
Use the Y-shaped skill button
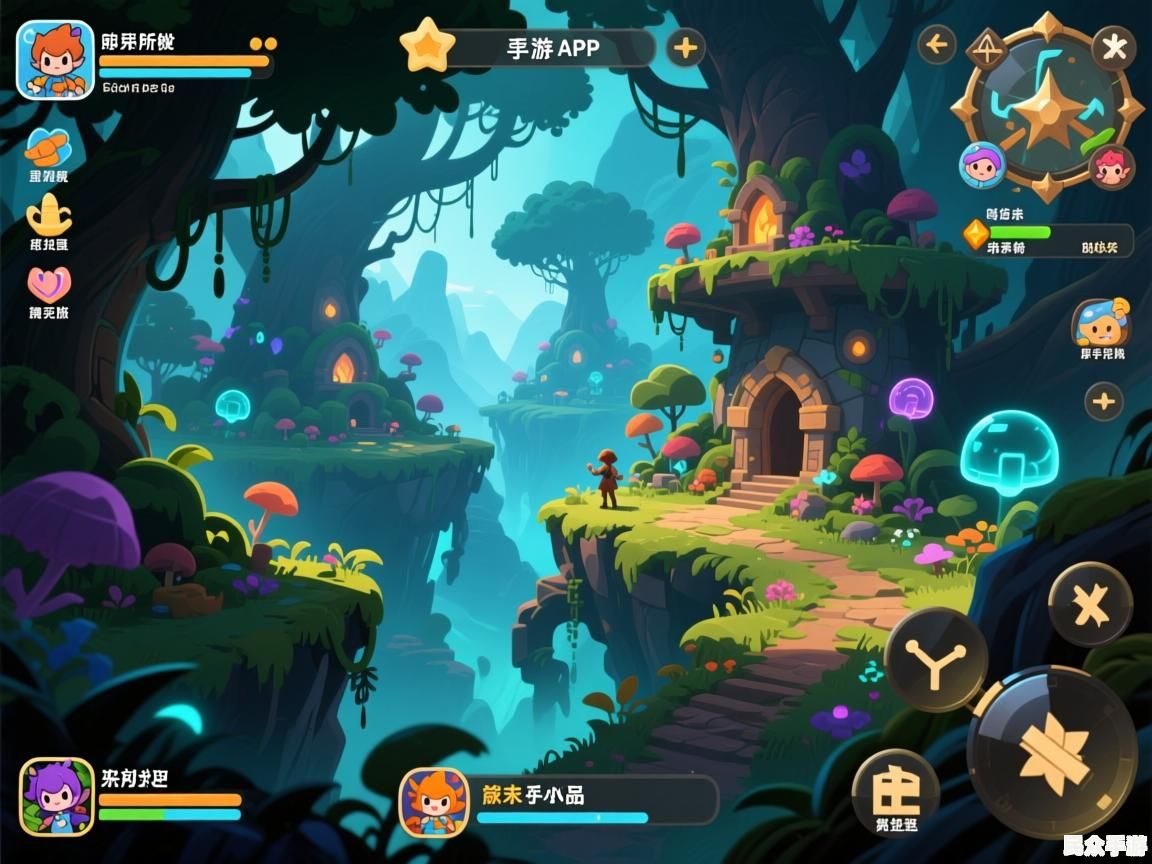[936, 660]
